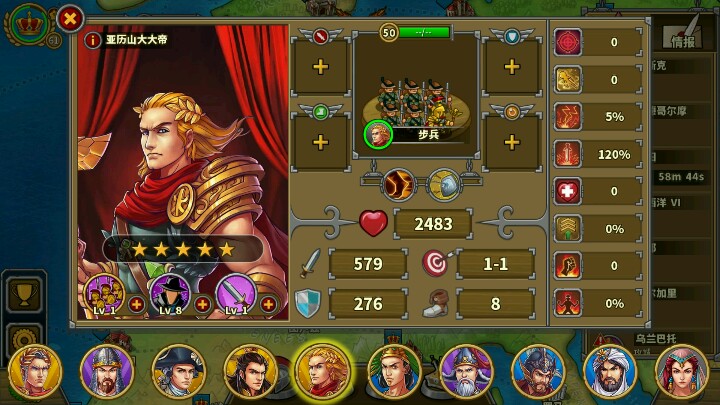Select the white-bearded purple-background general portrait
720x405 pixels.
click(466, 370)
